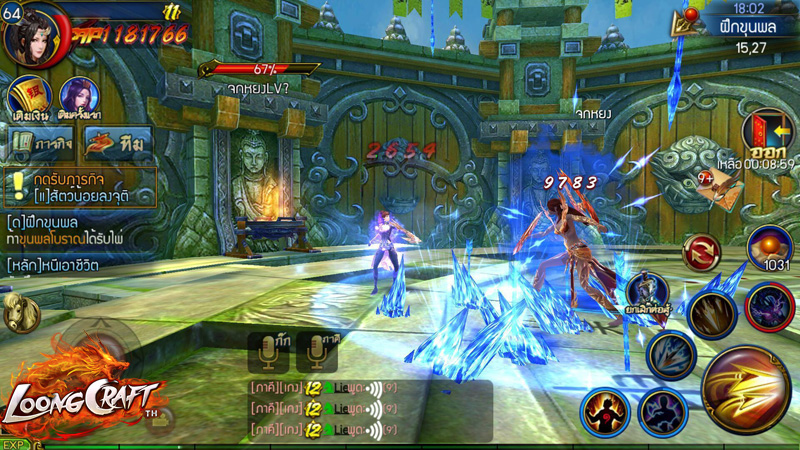Viewport: 800px width, 450px height.
Task: Use the orange orb potion showing 1031
Action: coord(772,247)
